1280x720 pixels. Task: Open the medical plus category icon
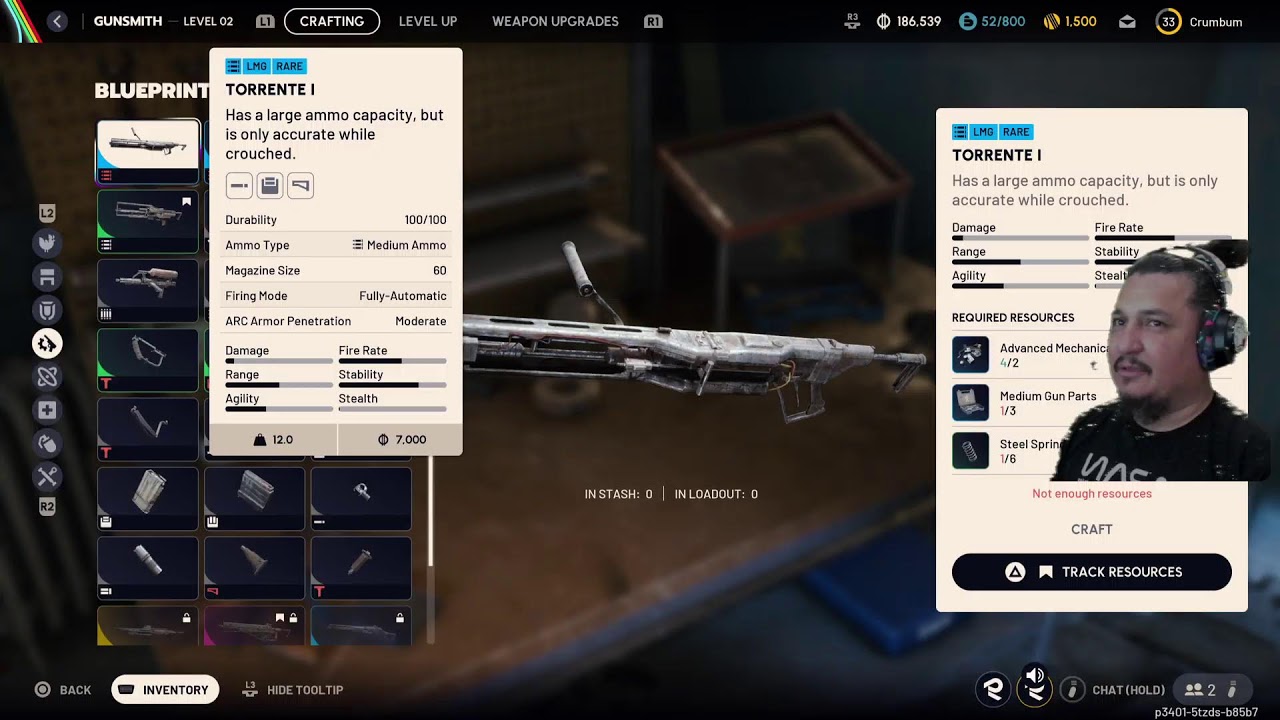click(47, 410)
